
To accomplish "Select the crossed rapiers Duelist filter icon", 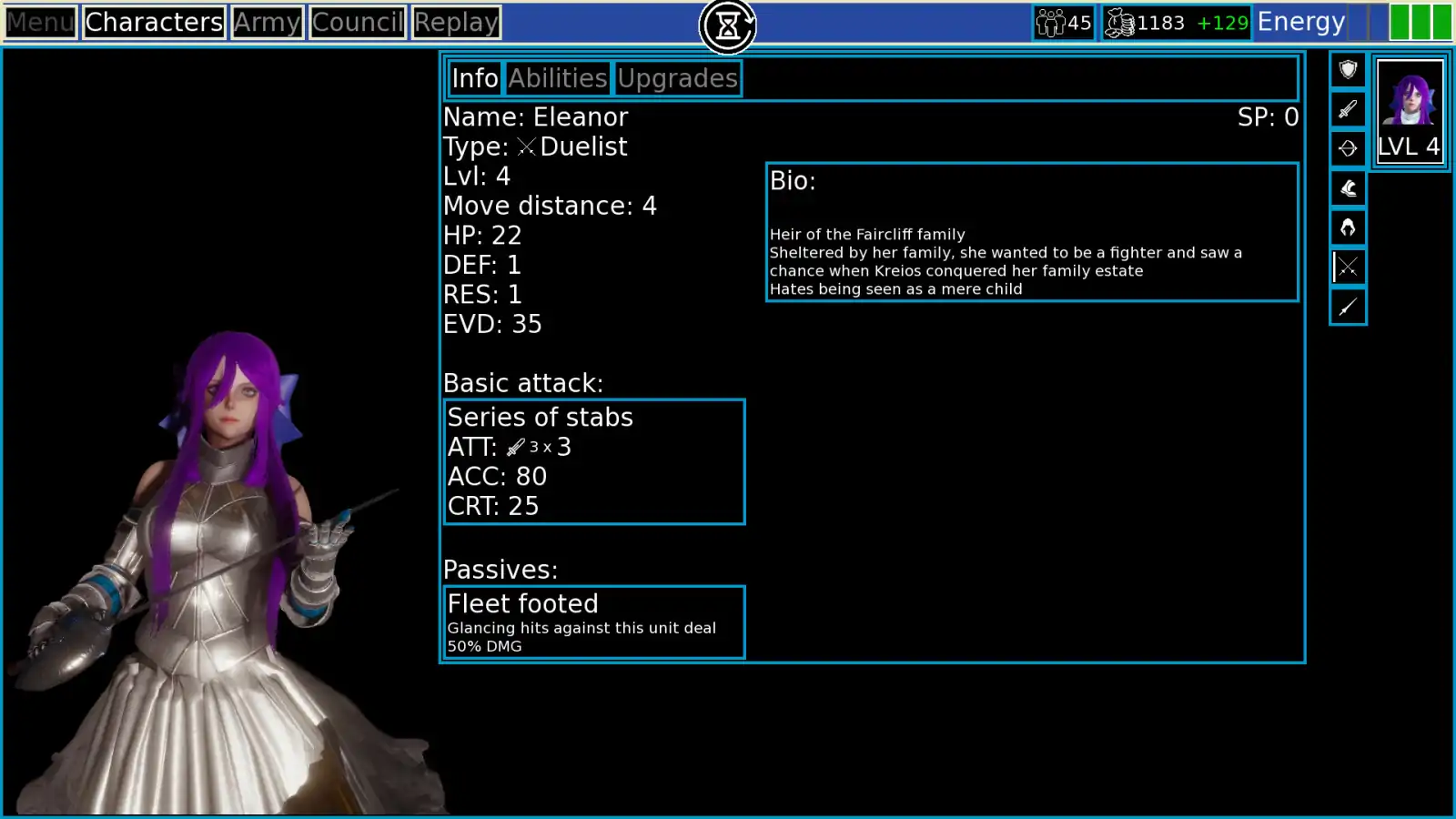I will click(1348, 267).
